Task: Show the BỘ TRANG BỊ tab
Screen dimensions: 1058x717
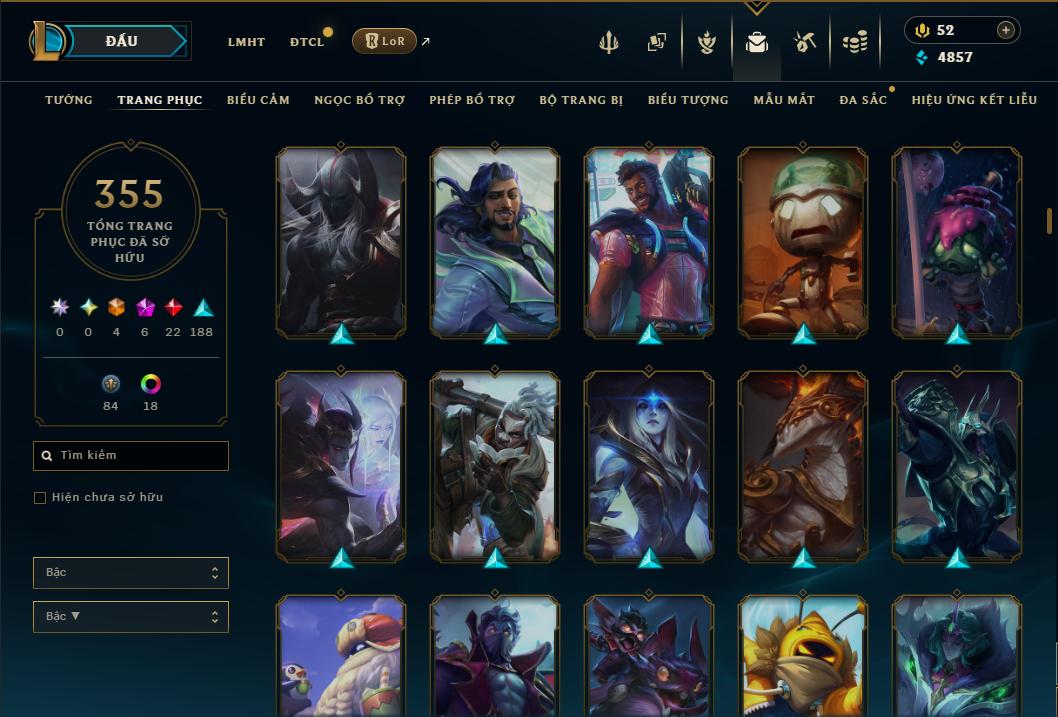Action: point(581,100)
